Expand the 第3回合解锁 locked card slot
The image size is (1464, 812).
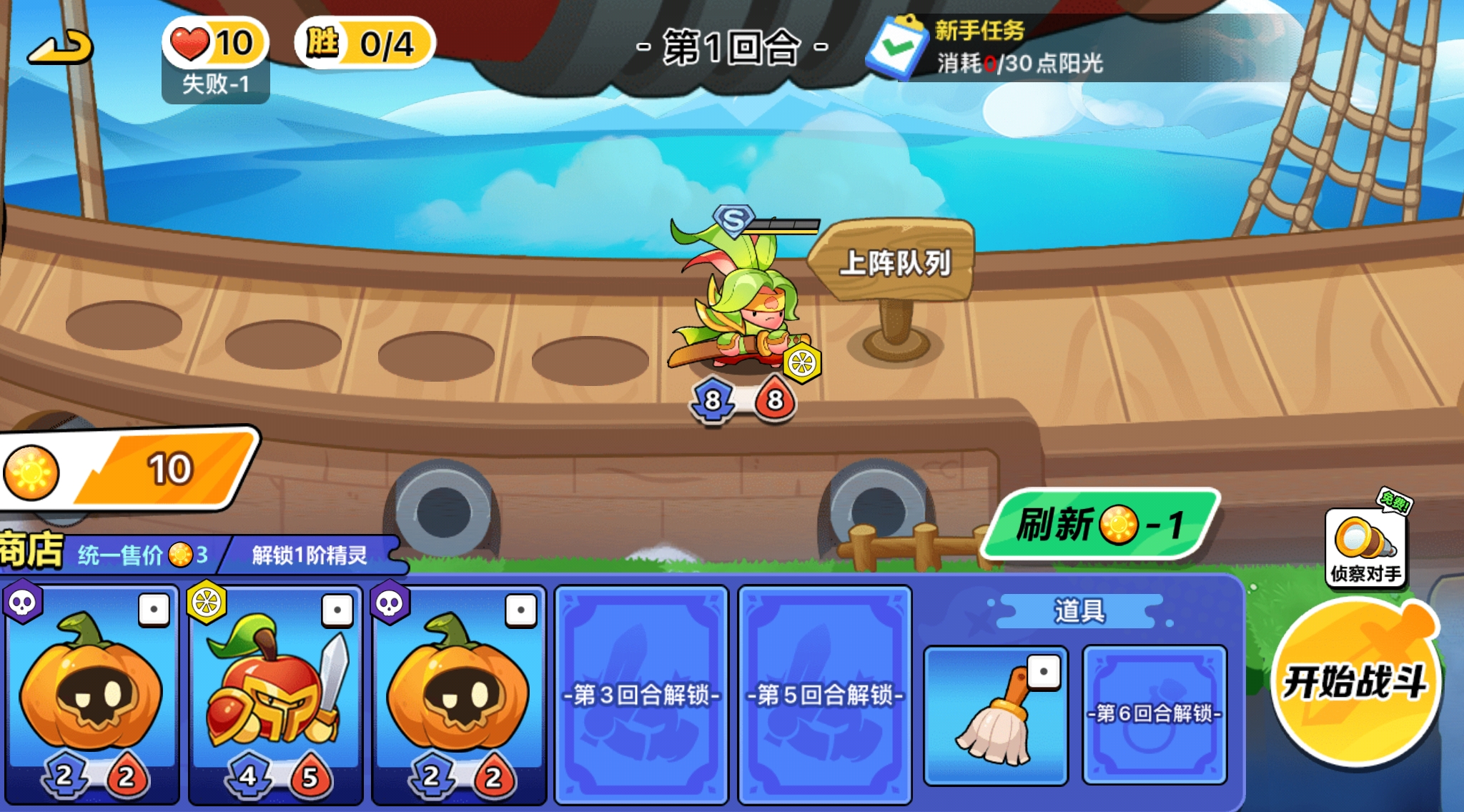(642, 693)
